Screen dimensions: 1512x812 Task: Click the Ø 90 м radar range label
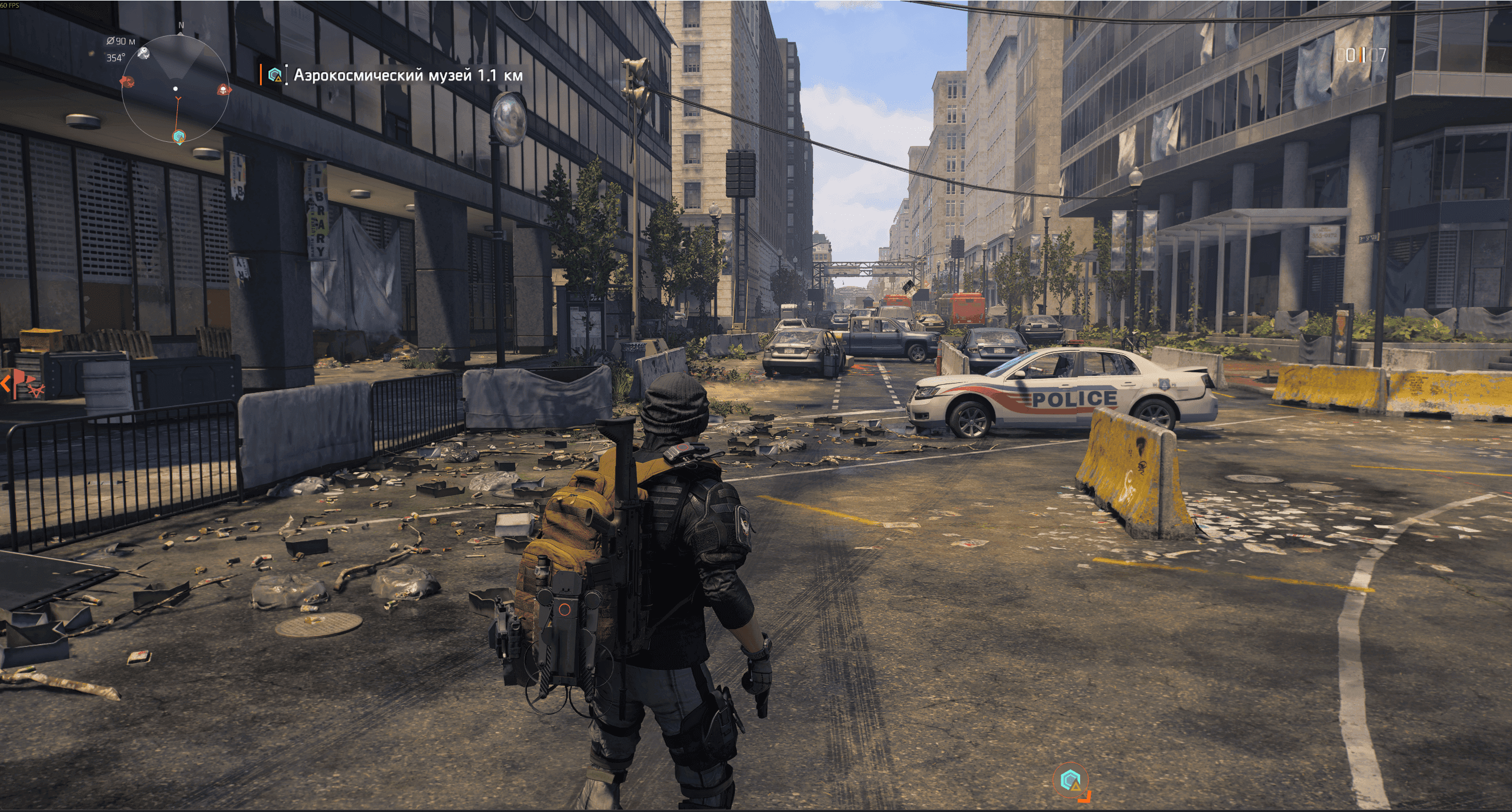click(x=121, y=41)
